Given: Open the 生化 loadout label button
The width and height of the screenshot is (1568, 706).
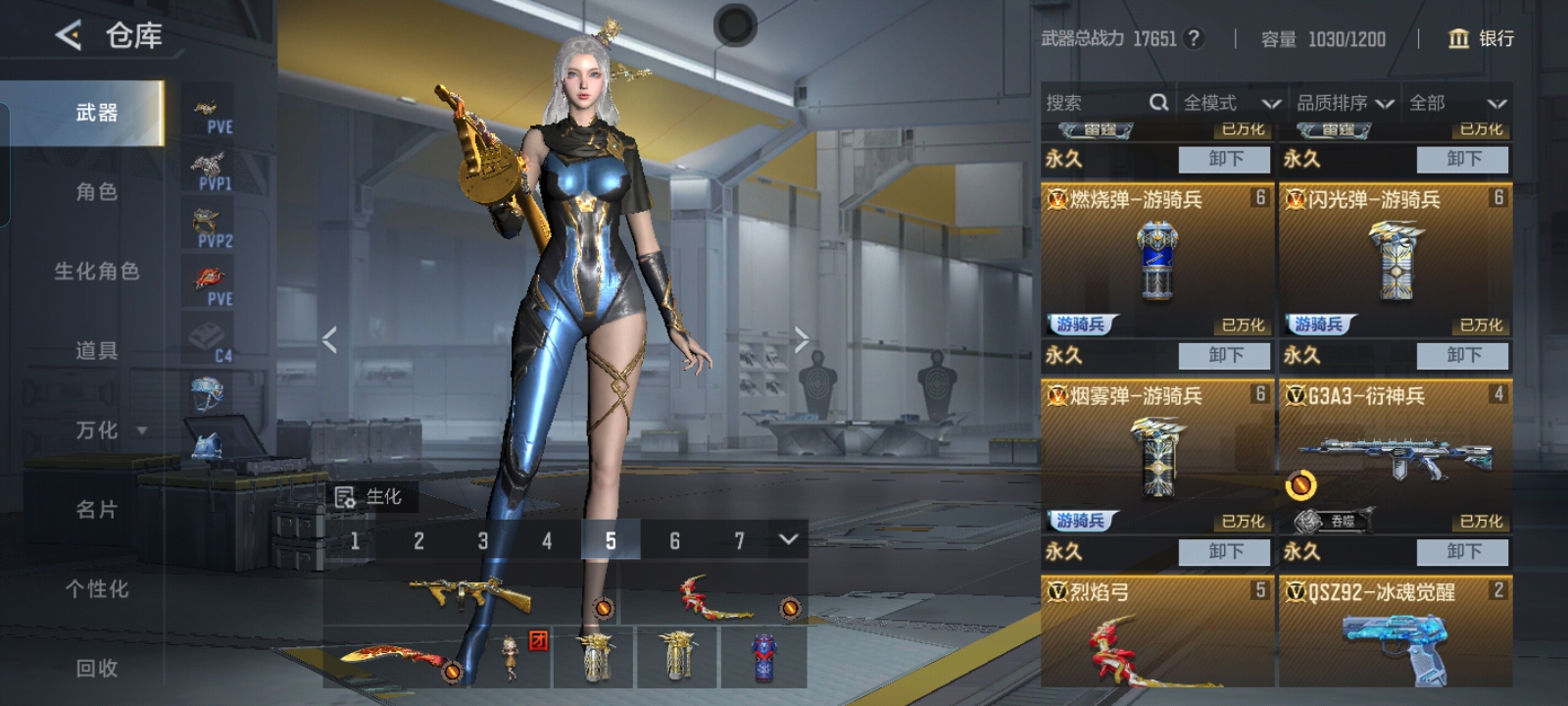Looking at the screenshot, I should 369,497.
